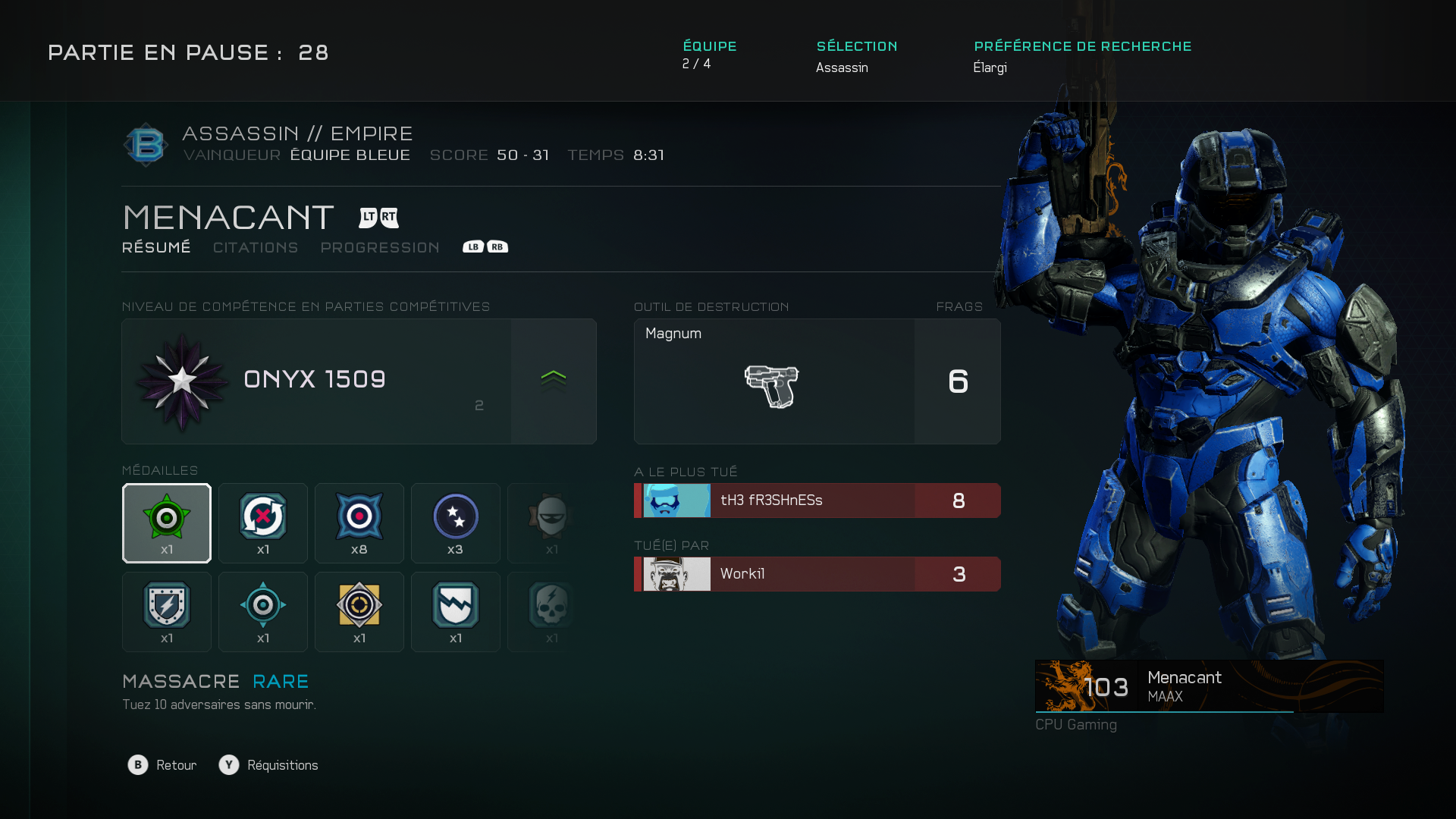Viewport: 1456px width, 819px height.
Task: Select the Workil player row
Action: coord(817,574)
